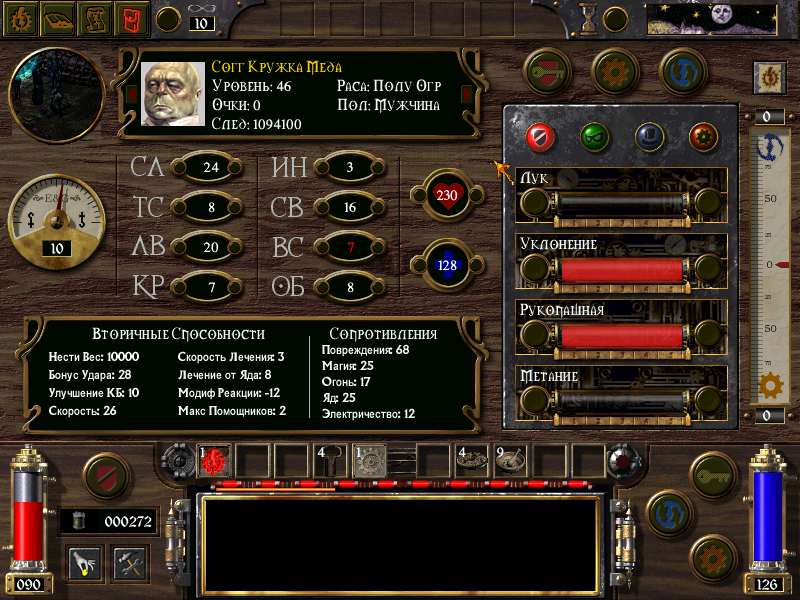
Task: Click the key button next to the mana tube
Action: point(713,475)
